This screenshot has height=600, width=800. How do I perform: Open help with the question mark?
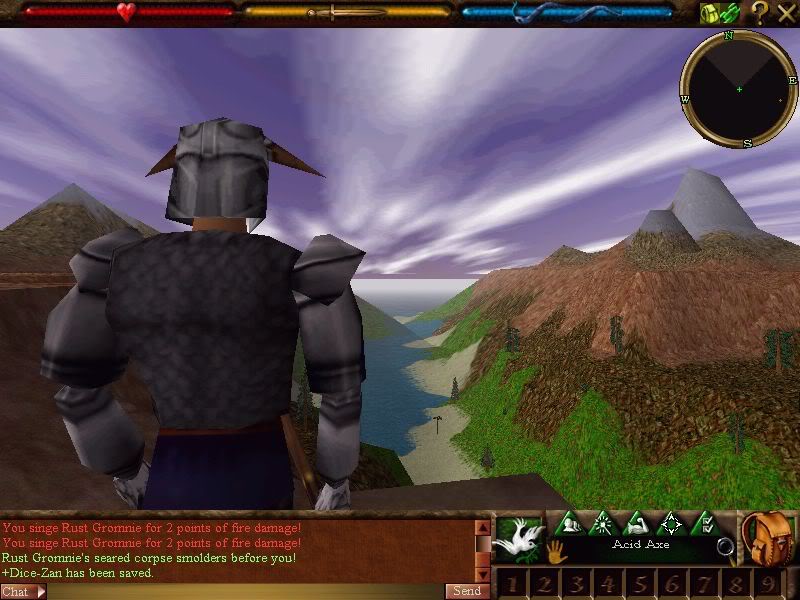[x=760, y=13]
